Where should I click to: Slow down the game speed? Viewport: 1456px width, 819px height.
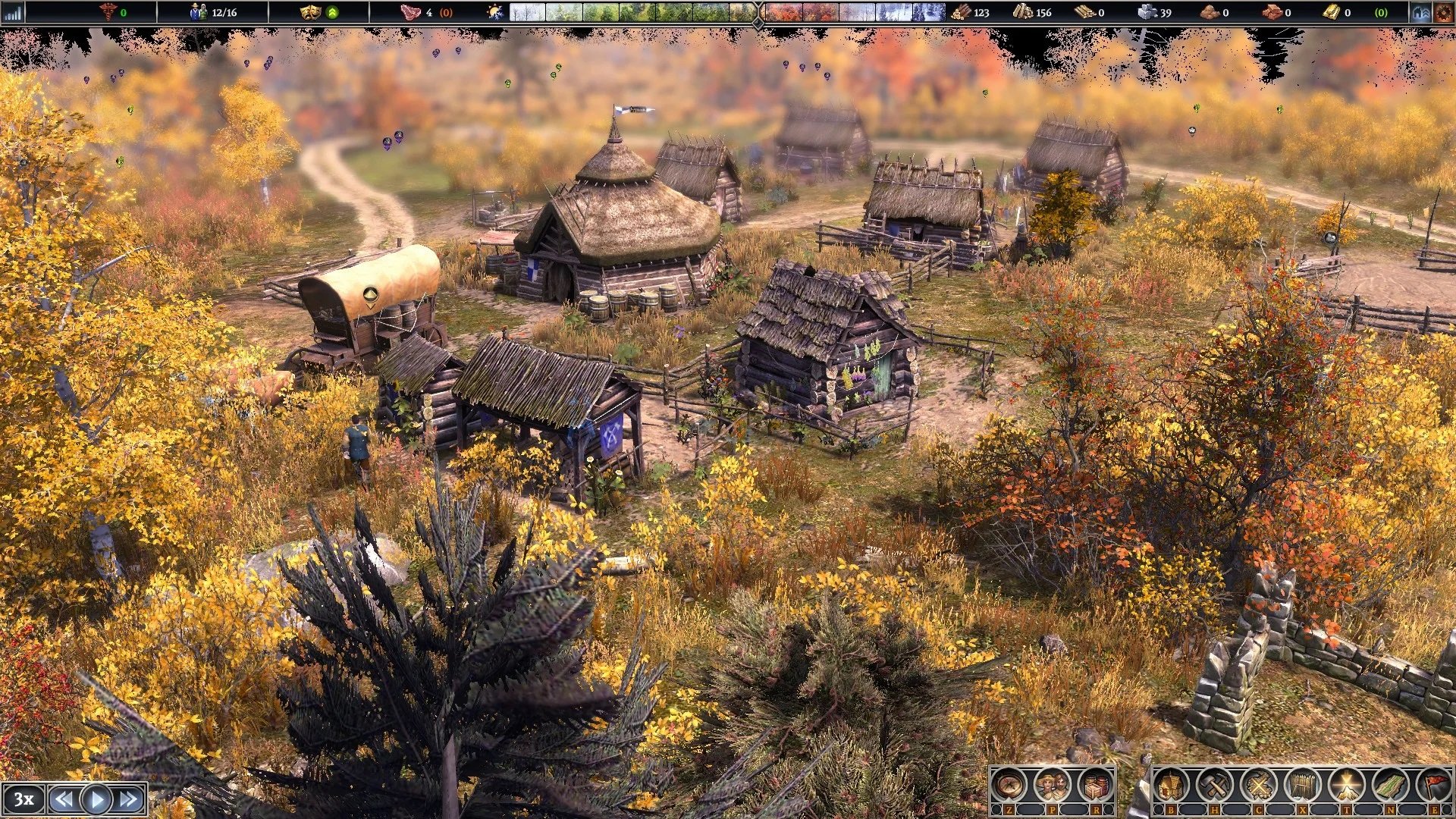[x=64, y=799]
